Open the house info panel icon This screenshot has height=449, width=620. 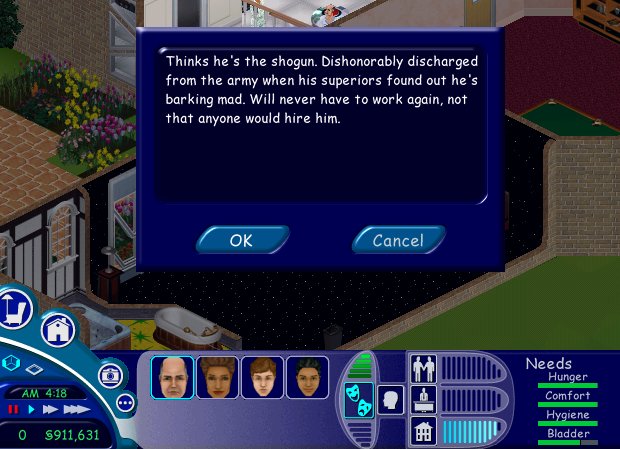[x=424, y=431]
